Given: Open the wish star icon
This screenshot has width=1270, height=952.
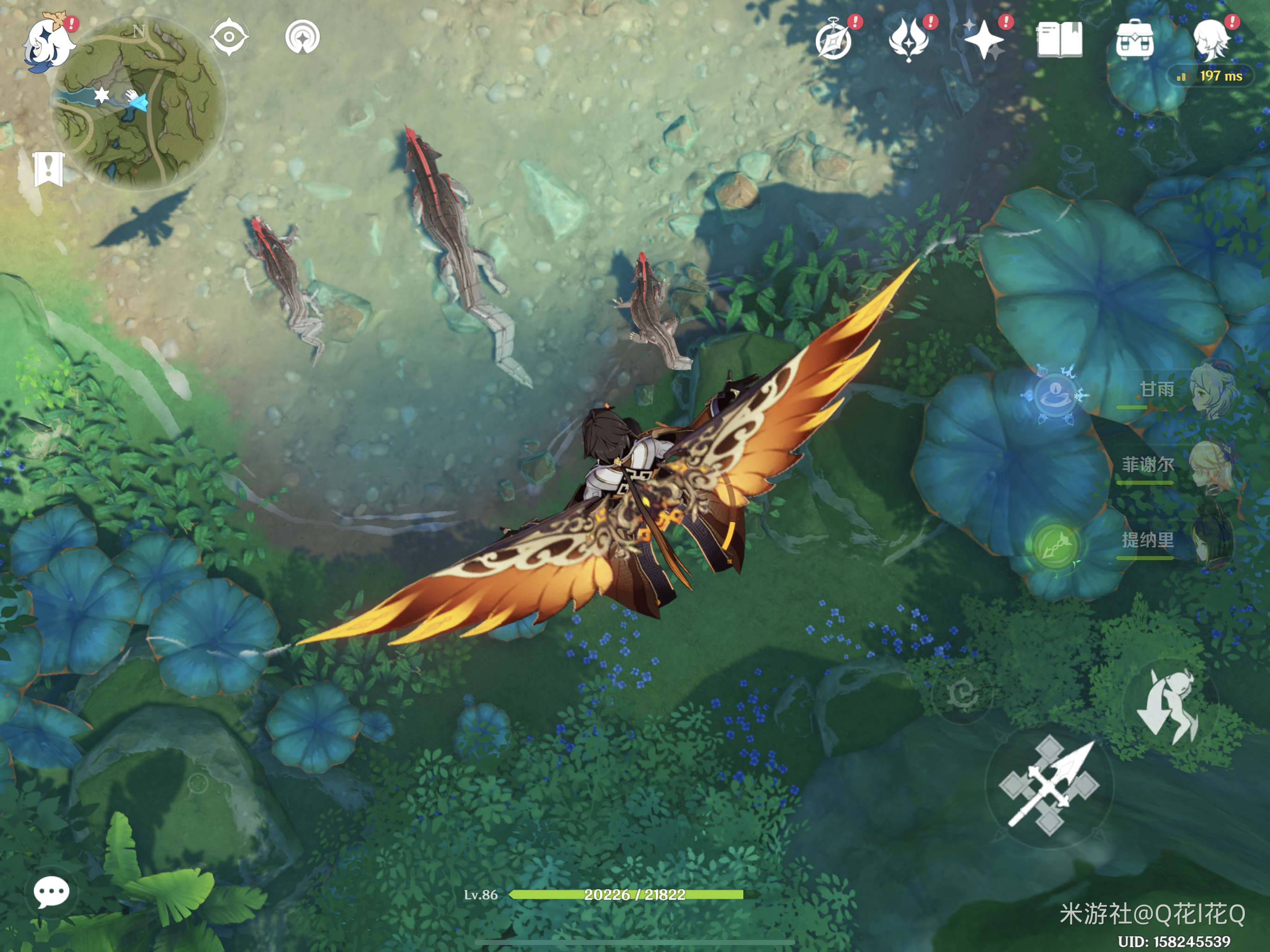Looking at the screenshot, I should 984,40.
